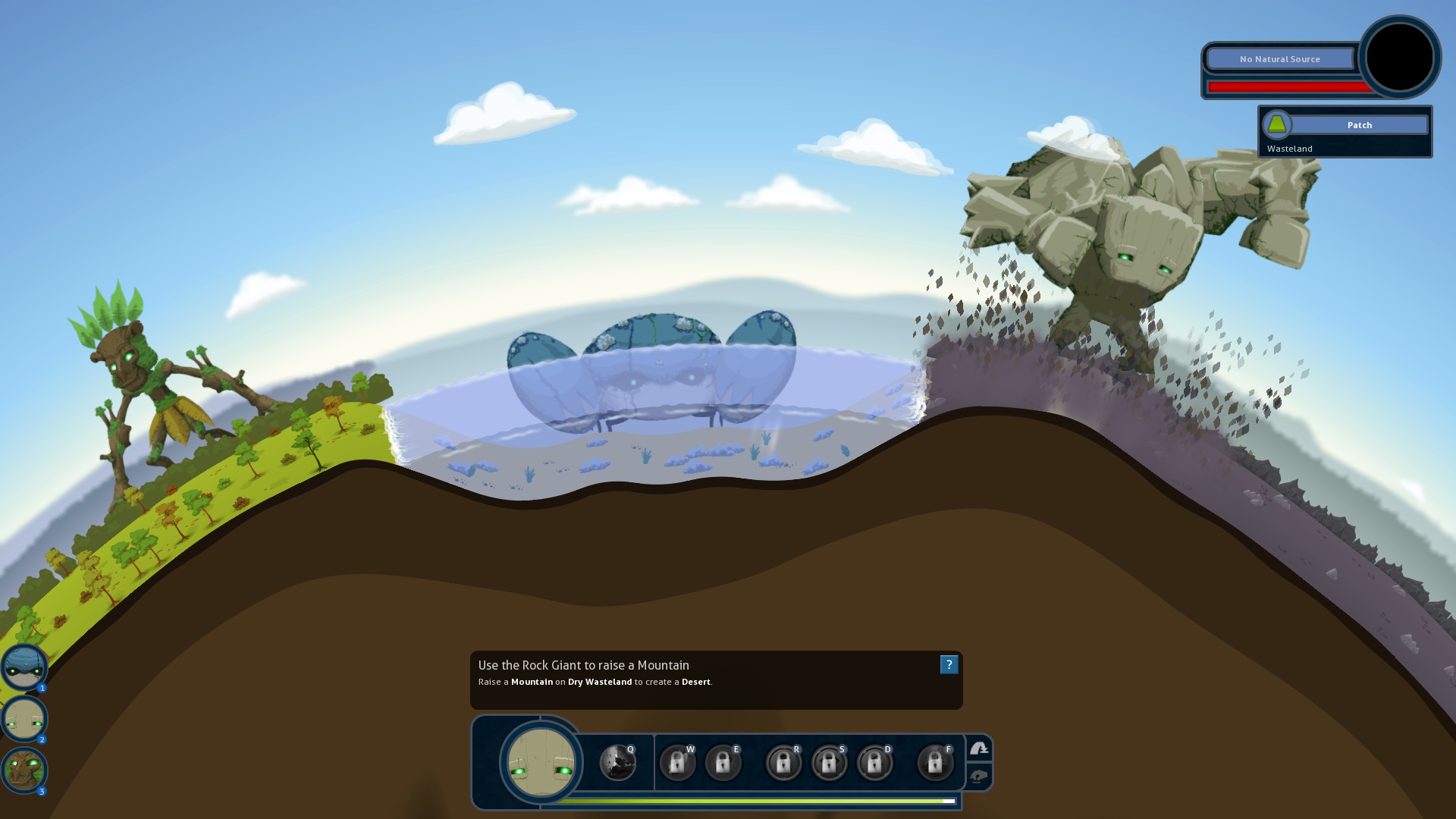Click the large Rock Giant portrait in ability bar
Image resolution: width=1456 pixels, height=819 pixels.
(541, 762)
